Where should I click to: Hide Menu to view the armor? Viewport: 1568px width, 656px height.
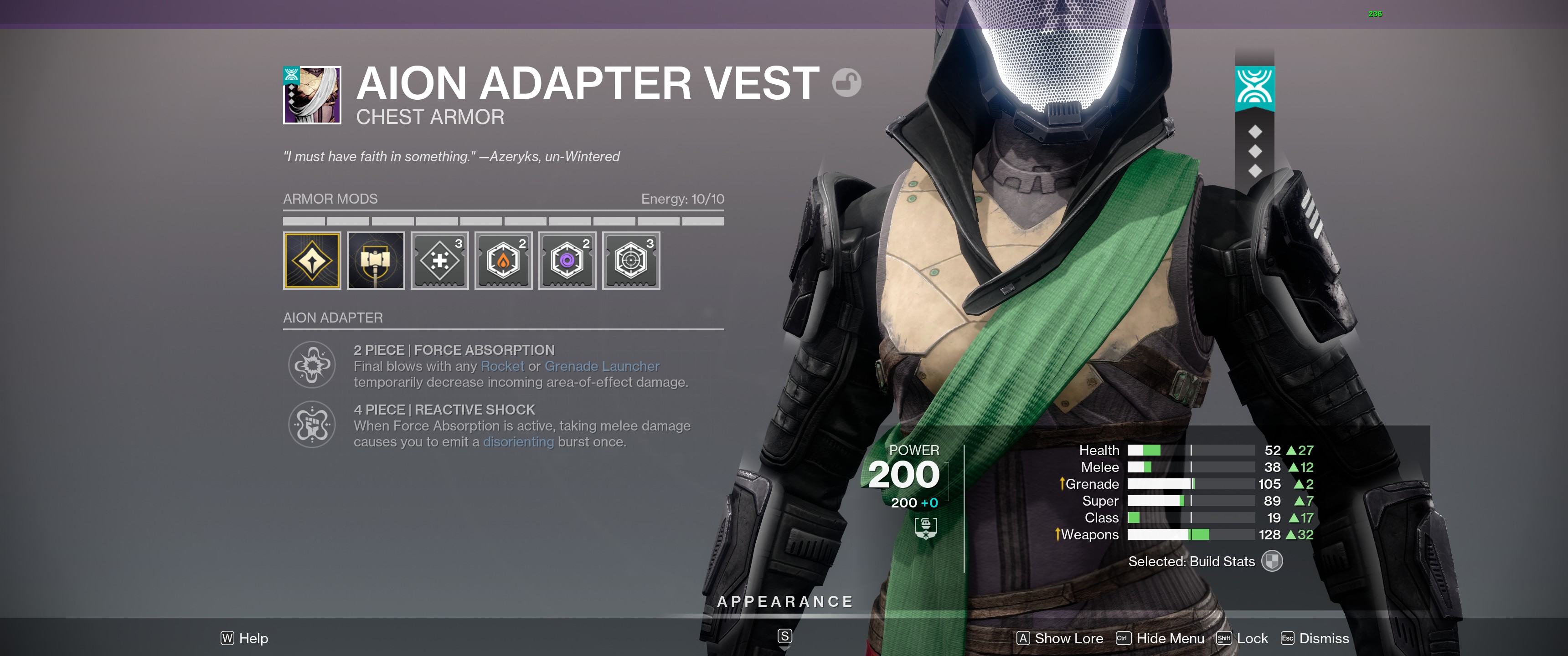tap(1160, 638)
